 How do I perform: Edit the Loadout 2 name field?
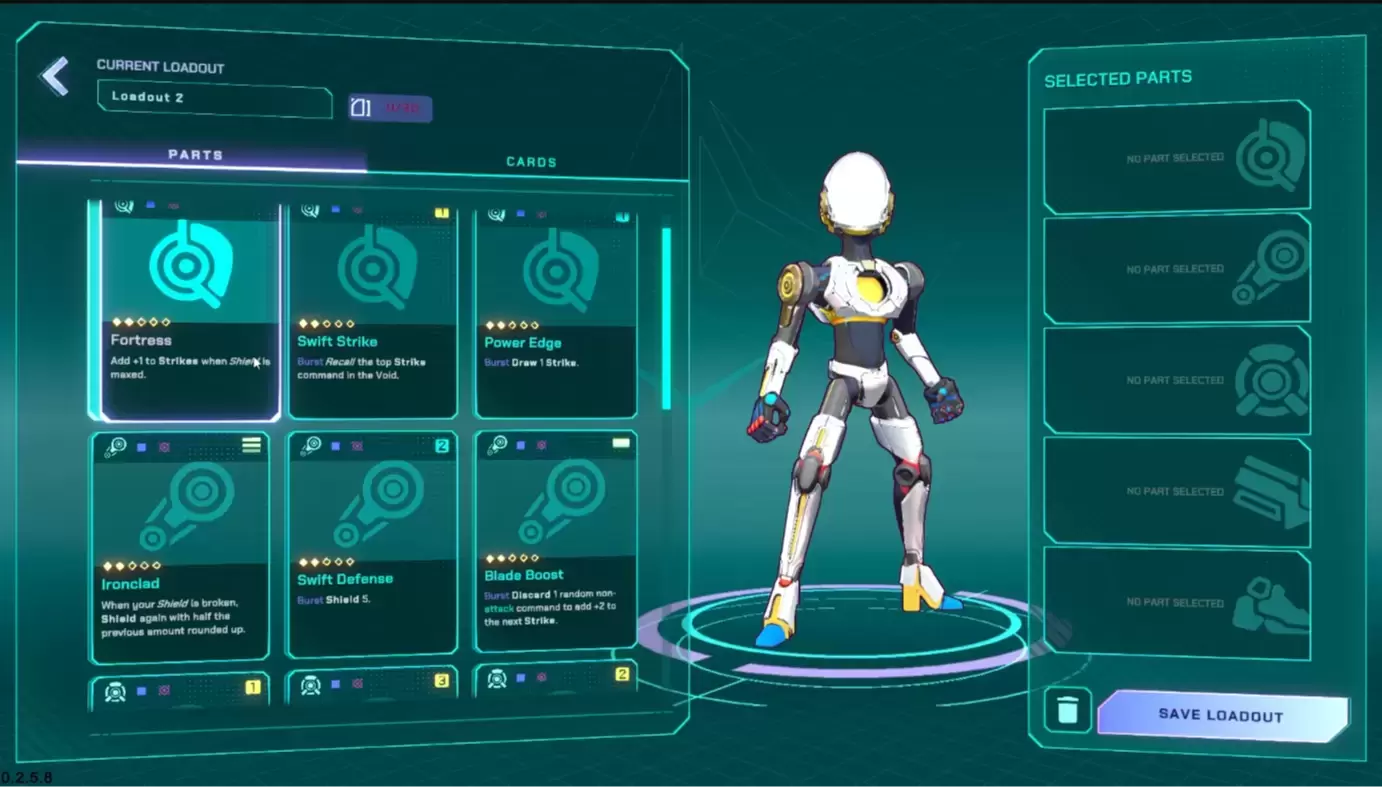214,98
